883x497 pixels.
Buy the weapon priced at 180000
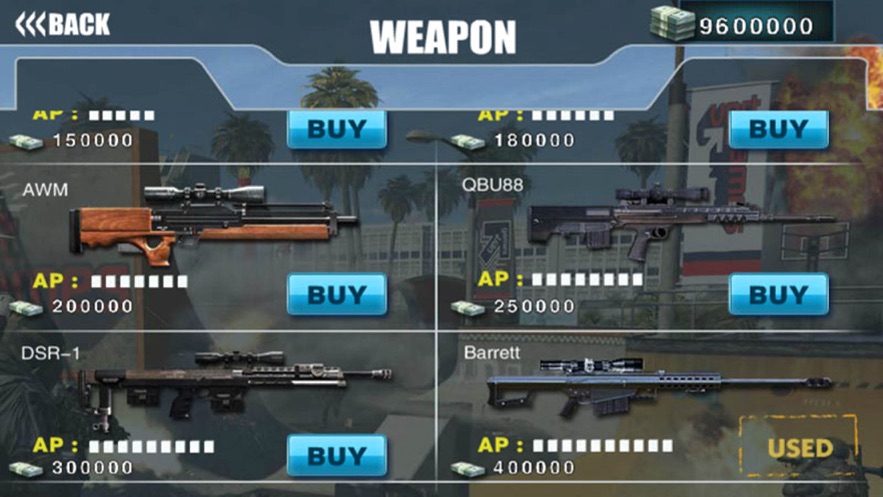click(778, 129)
